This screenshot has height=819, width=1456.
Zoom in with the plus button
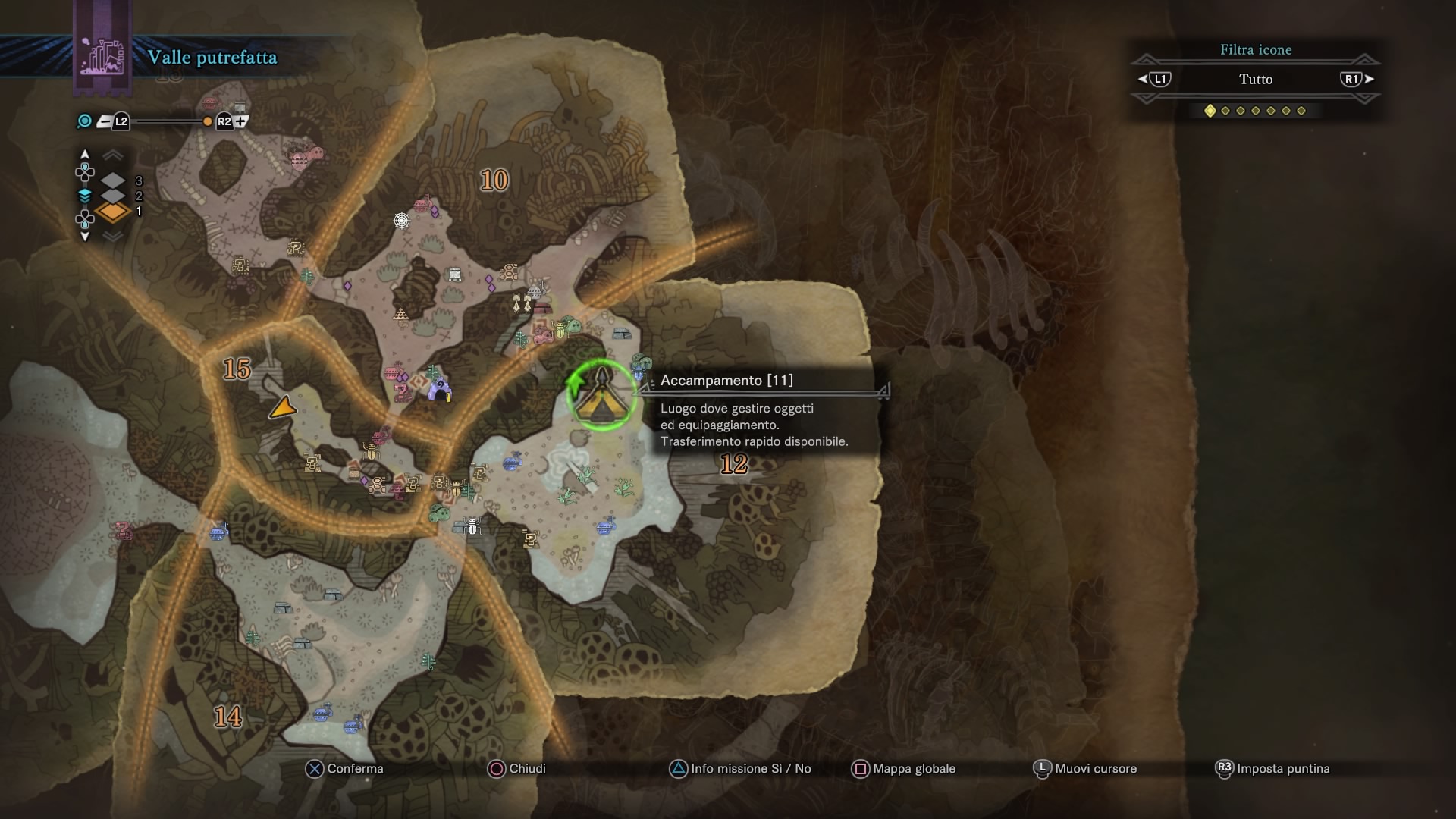click(x=241, y=121)
